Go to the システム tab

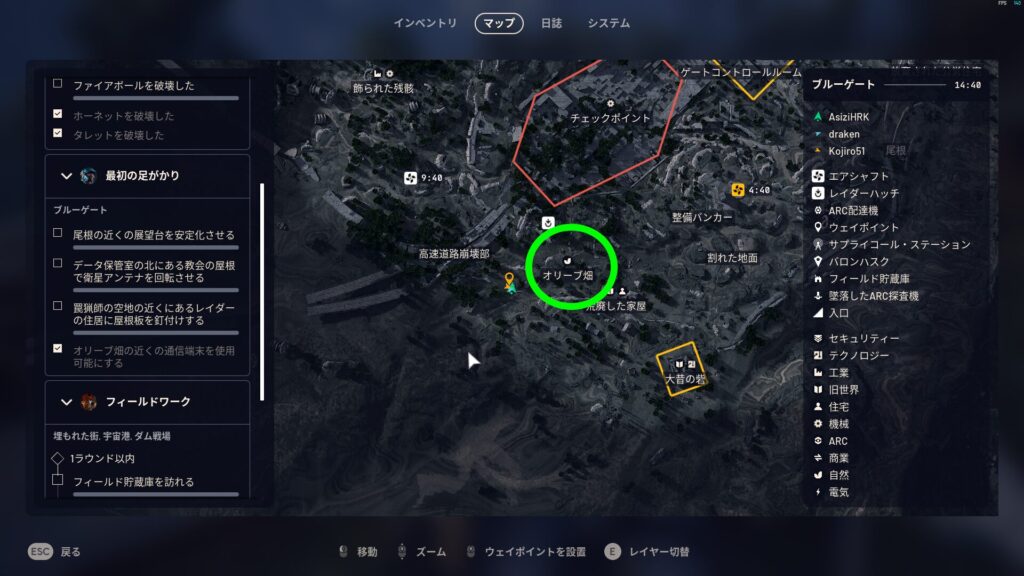pyautogui.click(x=608, y=23)
